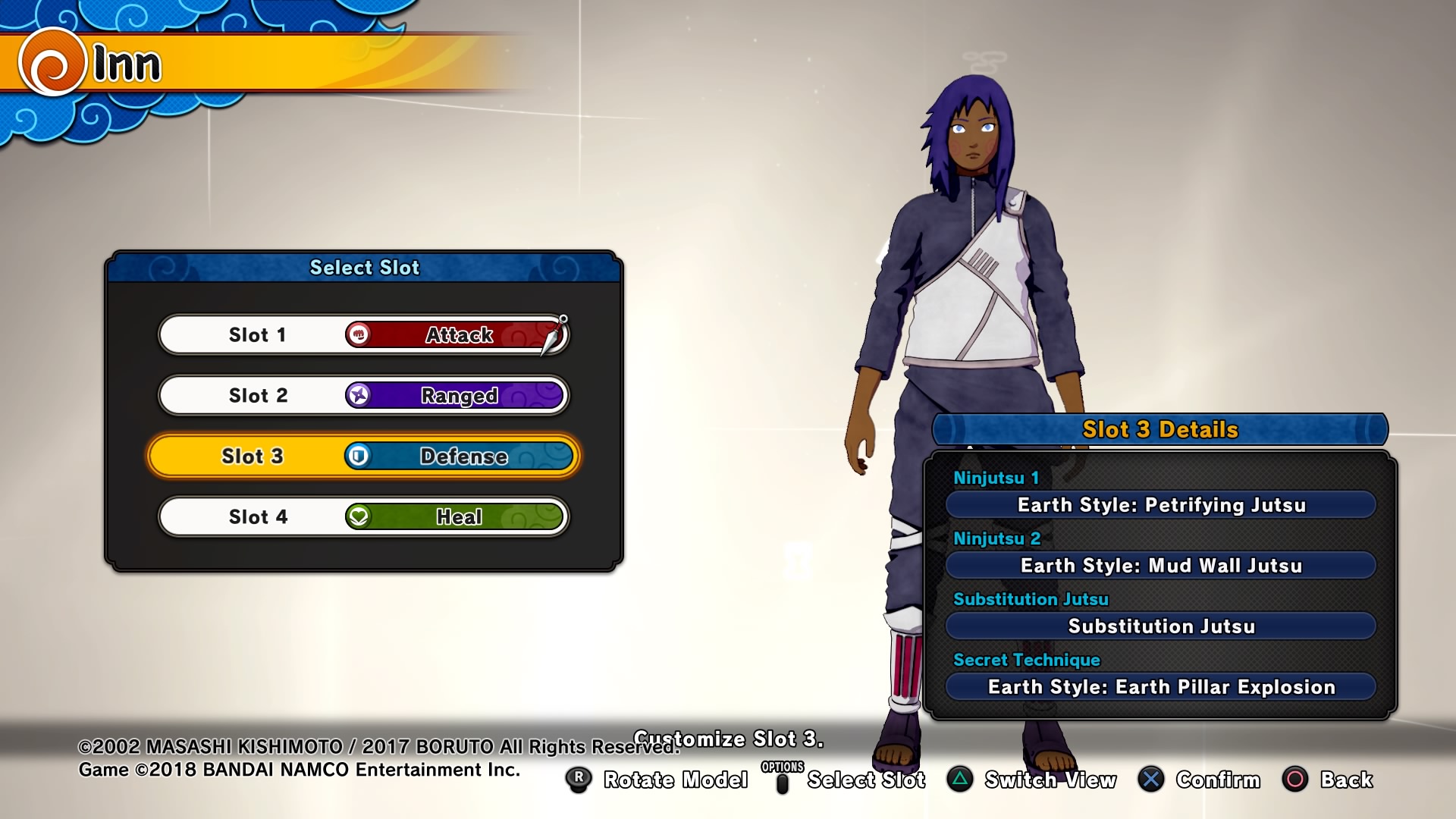The height and width of the screenshot is (819, 1456).
Task: Click the Substitution Jutsu value bar
Action: [1160, 626]
